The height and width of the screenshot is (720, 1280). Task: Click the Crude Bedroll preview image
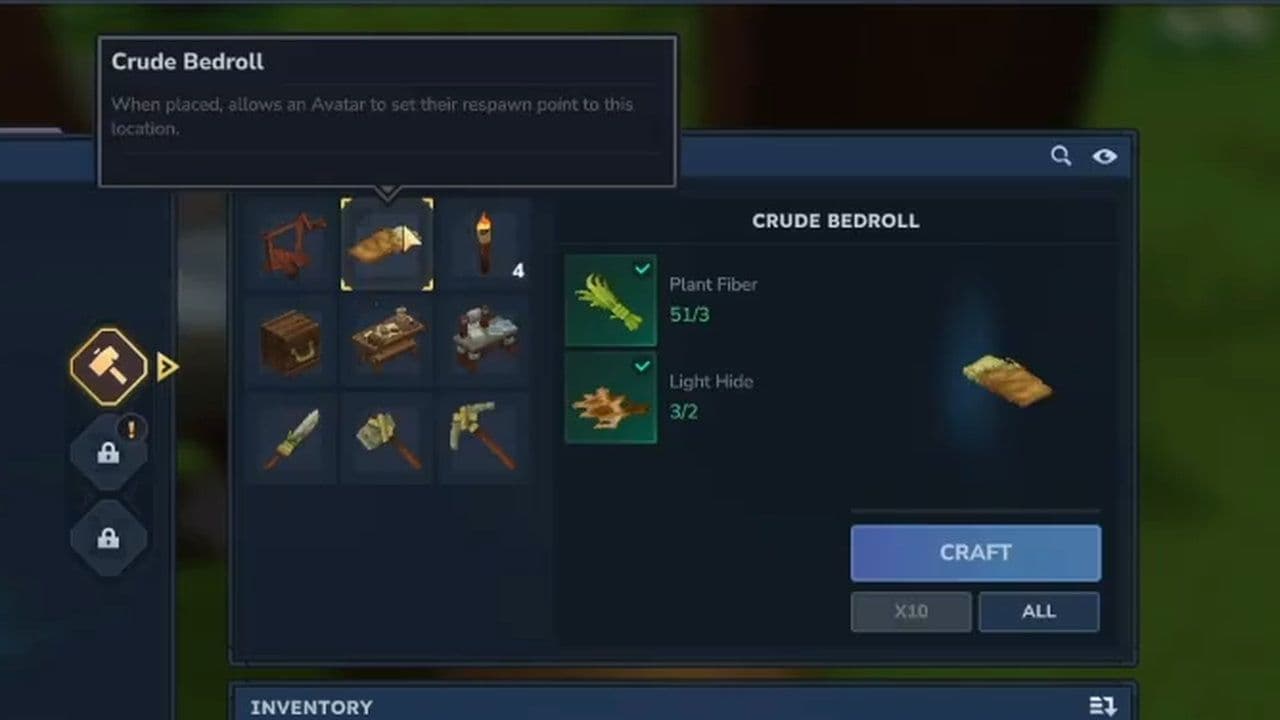point(1005,380)
